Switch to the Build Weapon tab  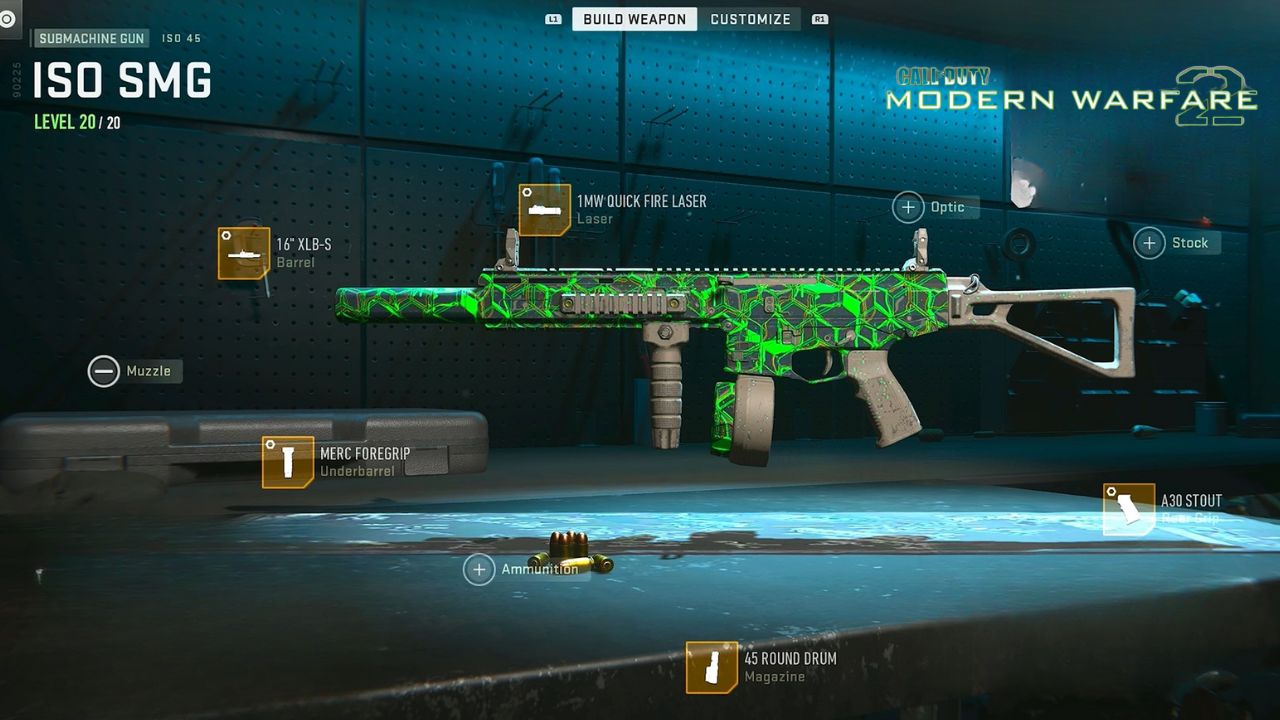[634, 19]
